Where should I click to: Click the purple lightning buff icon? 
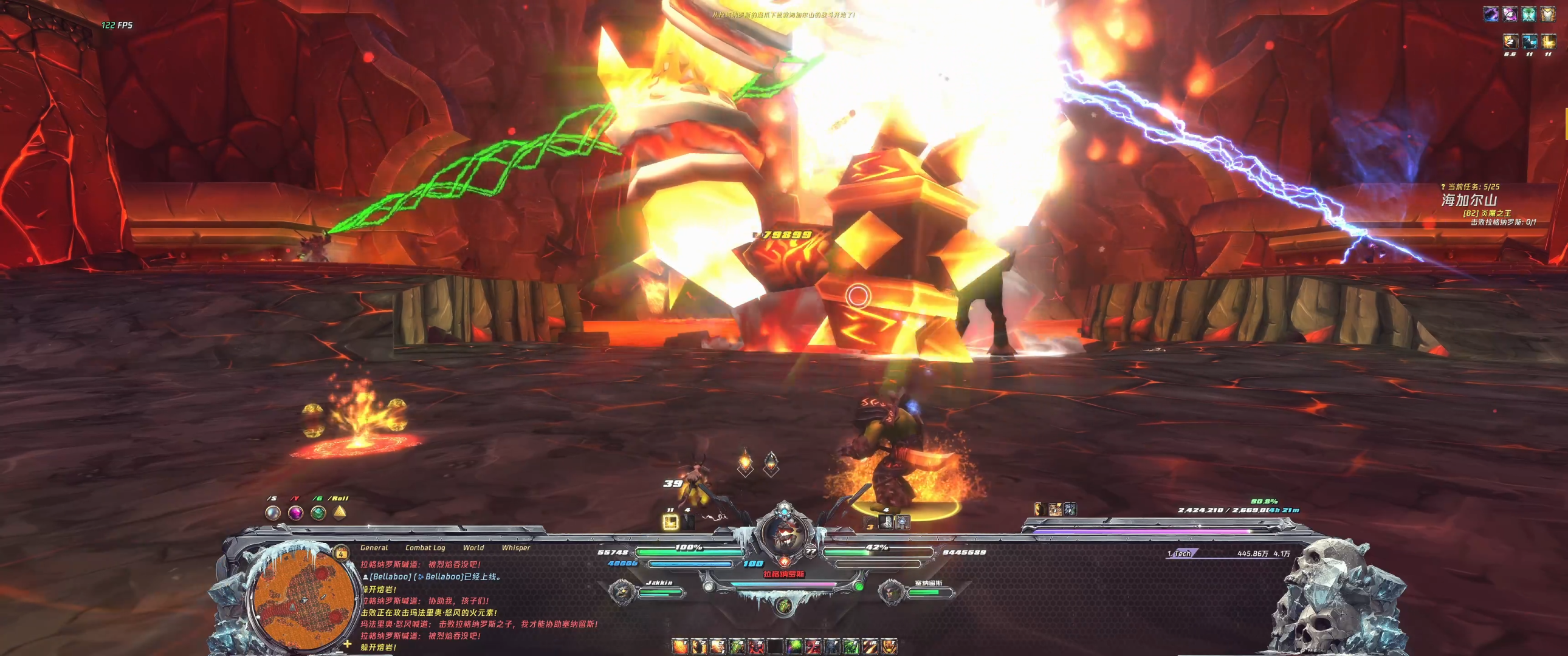(1491, 14)
